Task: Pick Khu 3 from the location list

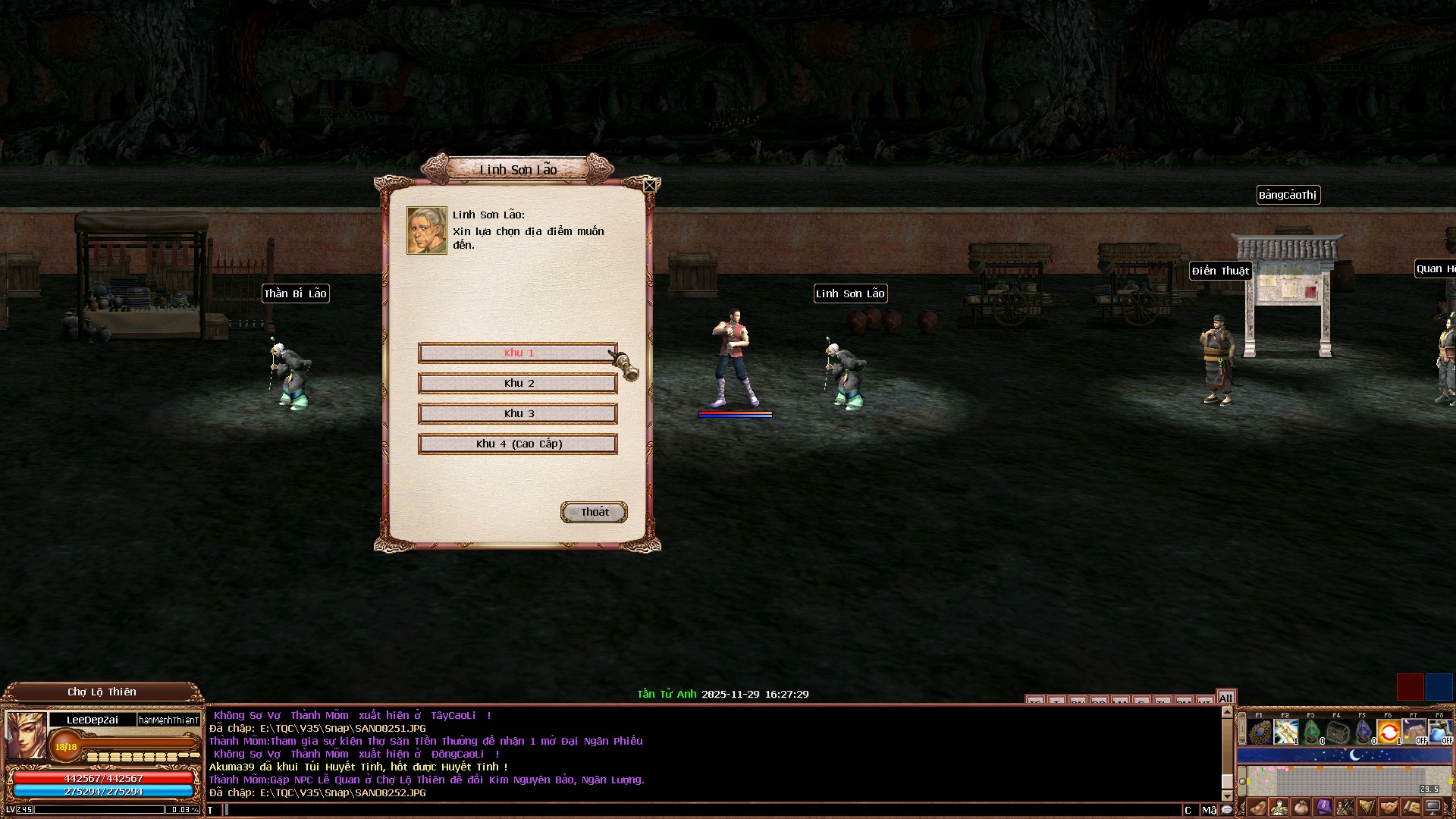Action: pyautogui.click(x=518, y=413)
